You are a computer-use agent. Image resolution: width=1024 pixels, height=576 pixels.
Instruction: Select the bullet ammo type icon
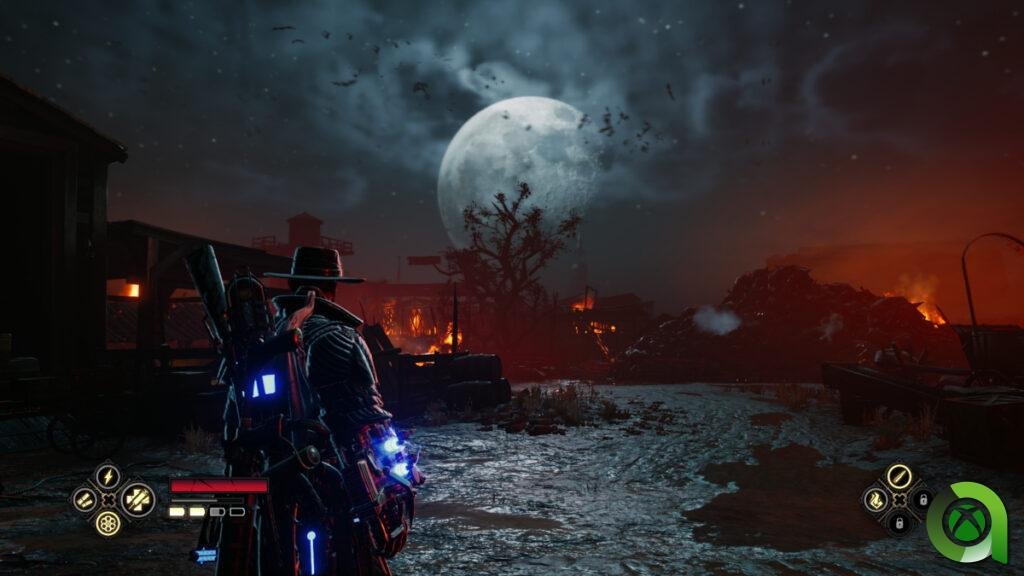pyautogui.click(x=898, y=476)
